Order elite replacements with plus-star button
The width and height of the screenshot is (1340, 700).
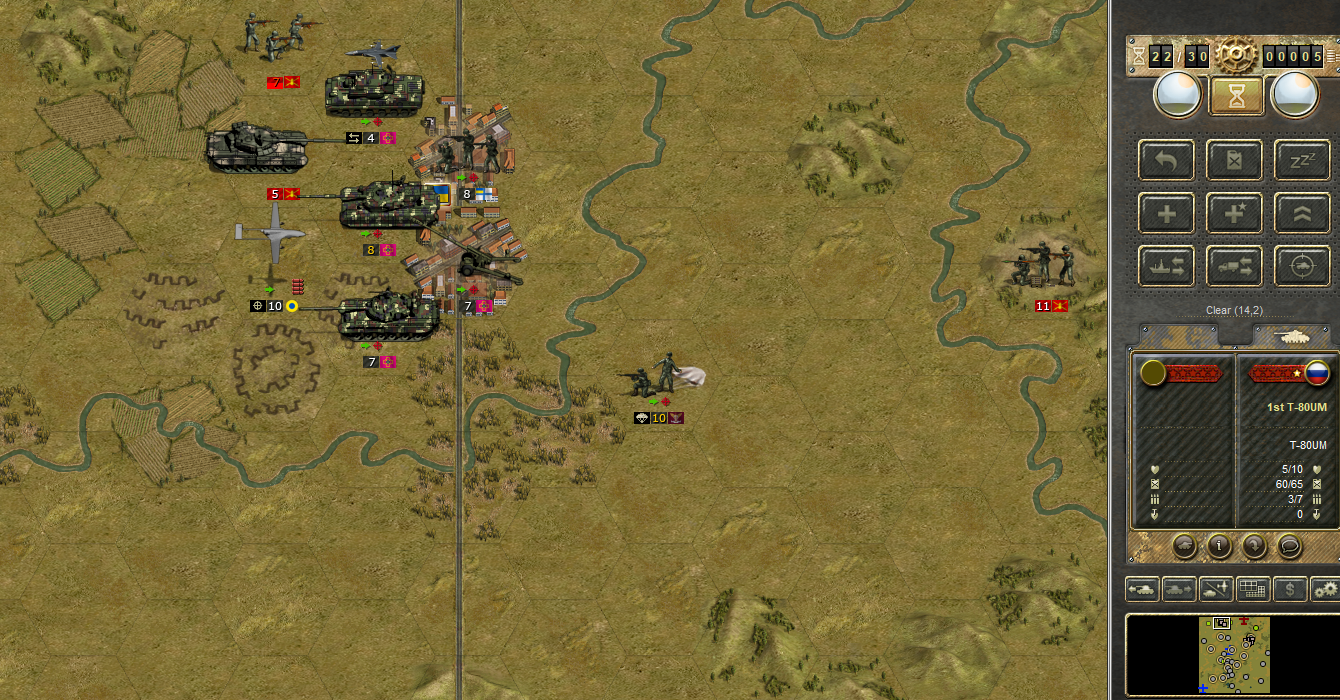tap(1235, 213)
